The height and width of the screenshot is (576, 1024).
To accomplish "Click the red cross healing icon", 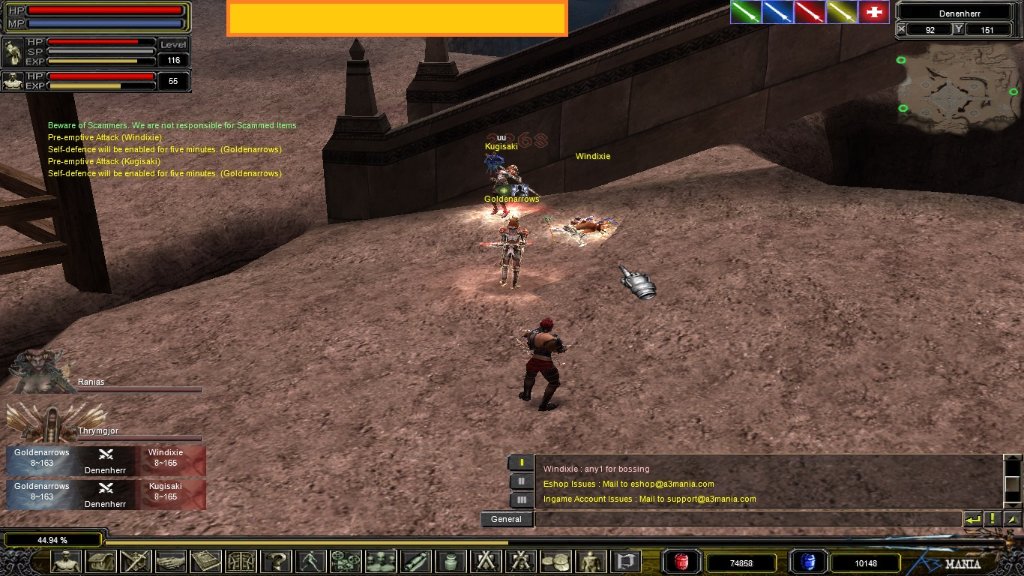I will point(874,12).
